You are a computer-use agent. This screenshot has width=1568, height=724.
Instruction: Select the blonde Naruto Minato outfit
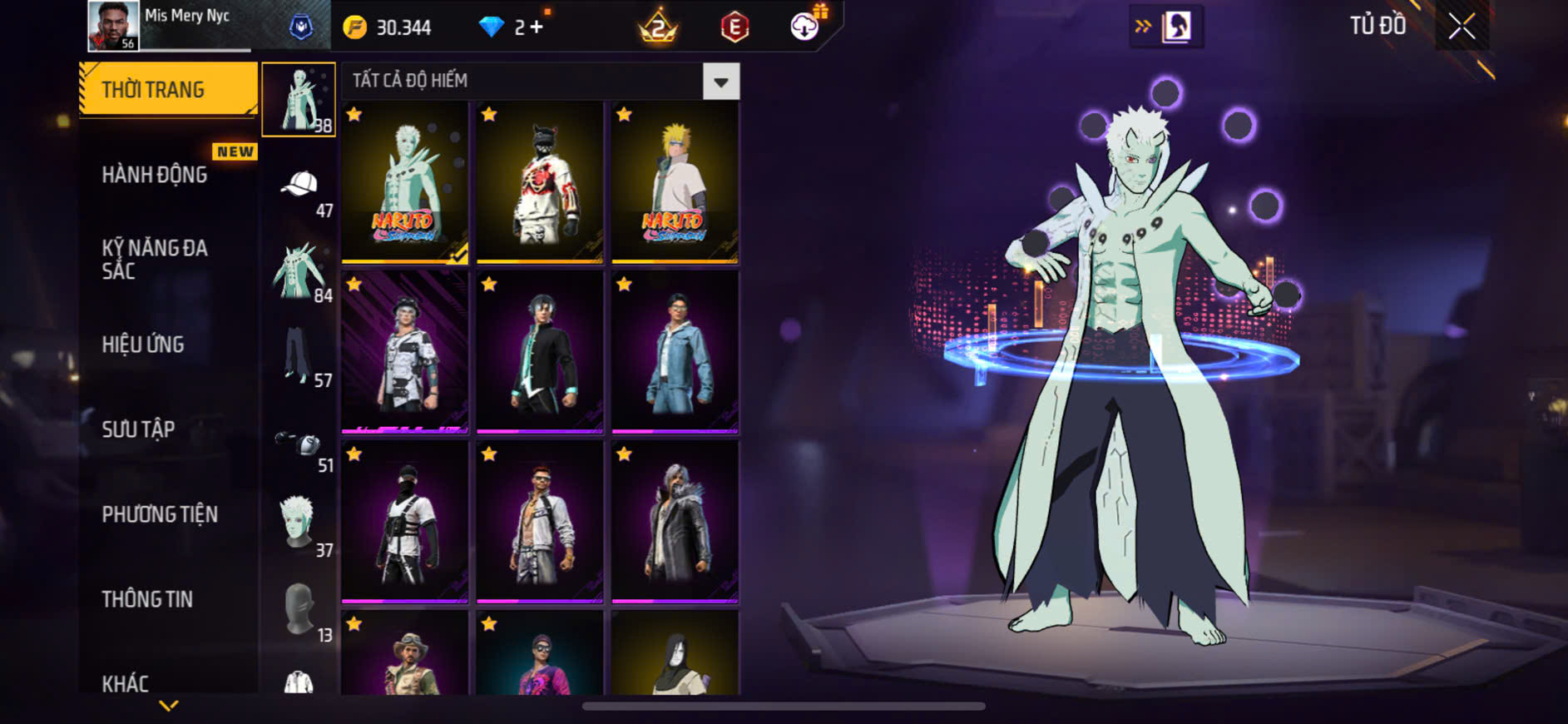click(675, 183)
